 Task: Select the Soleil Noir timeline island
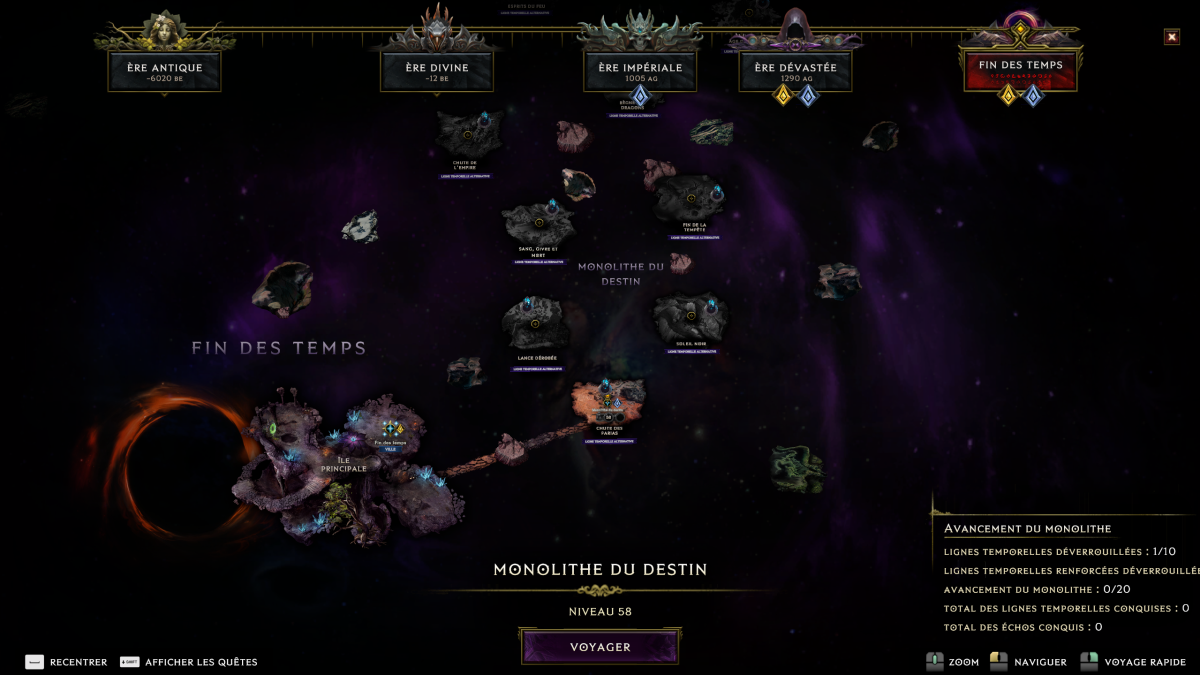coord(690,318)
